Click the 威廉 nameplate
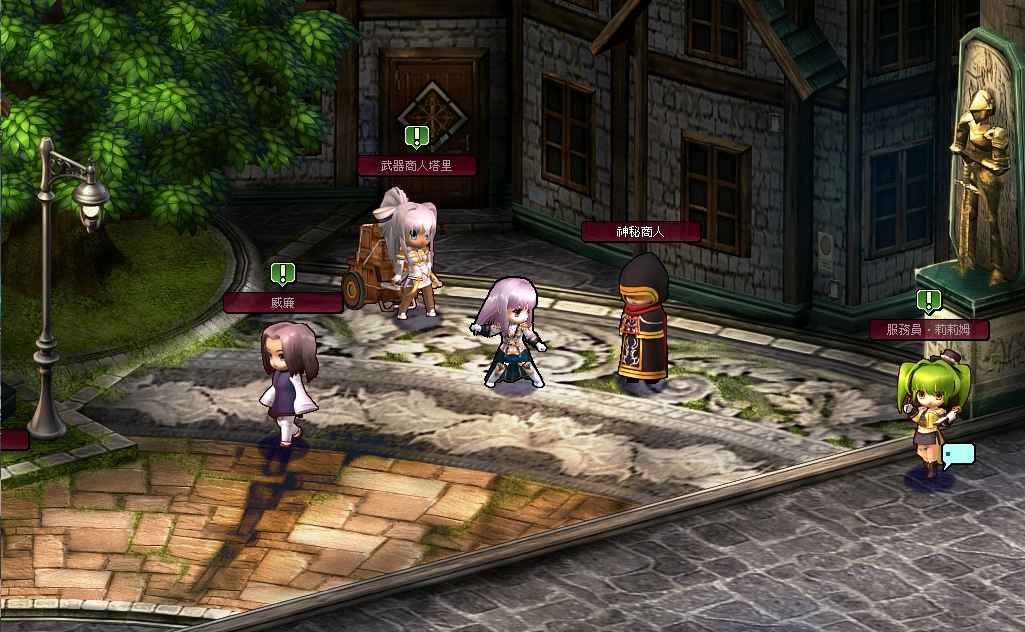1025x632 pixels. [x=283, y=302]
